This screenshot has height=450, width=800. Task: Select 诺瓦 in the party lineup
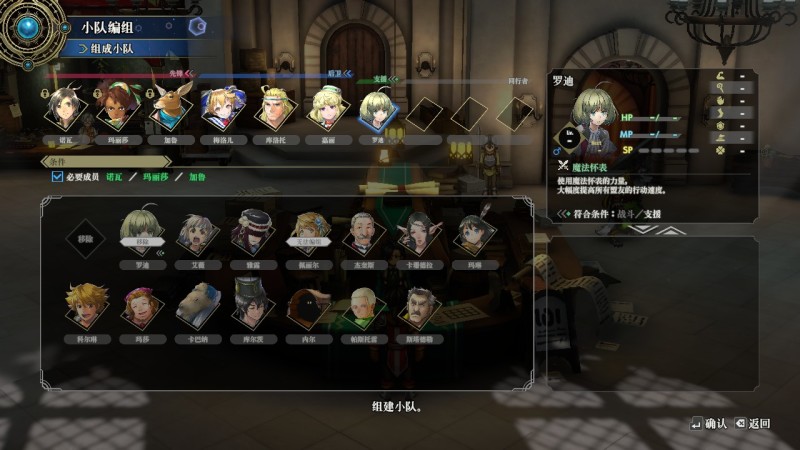click(x=63, y=108)
